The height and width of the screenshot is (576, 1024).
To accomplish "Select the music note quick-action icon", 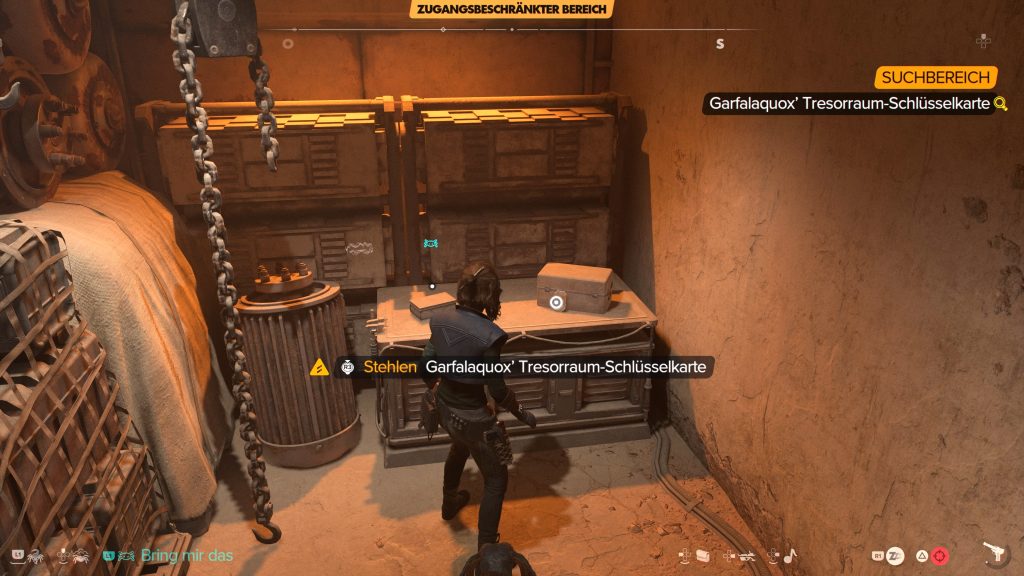I will [788, 555].
